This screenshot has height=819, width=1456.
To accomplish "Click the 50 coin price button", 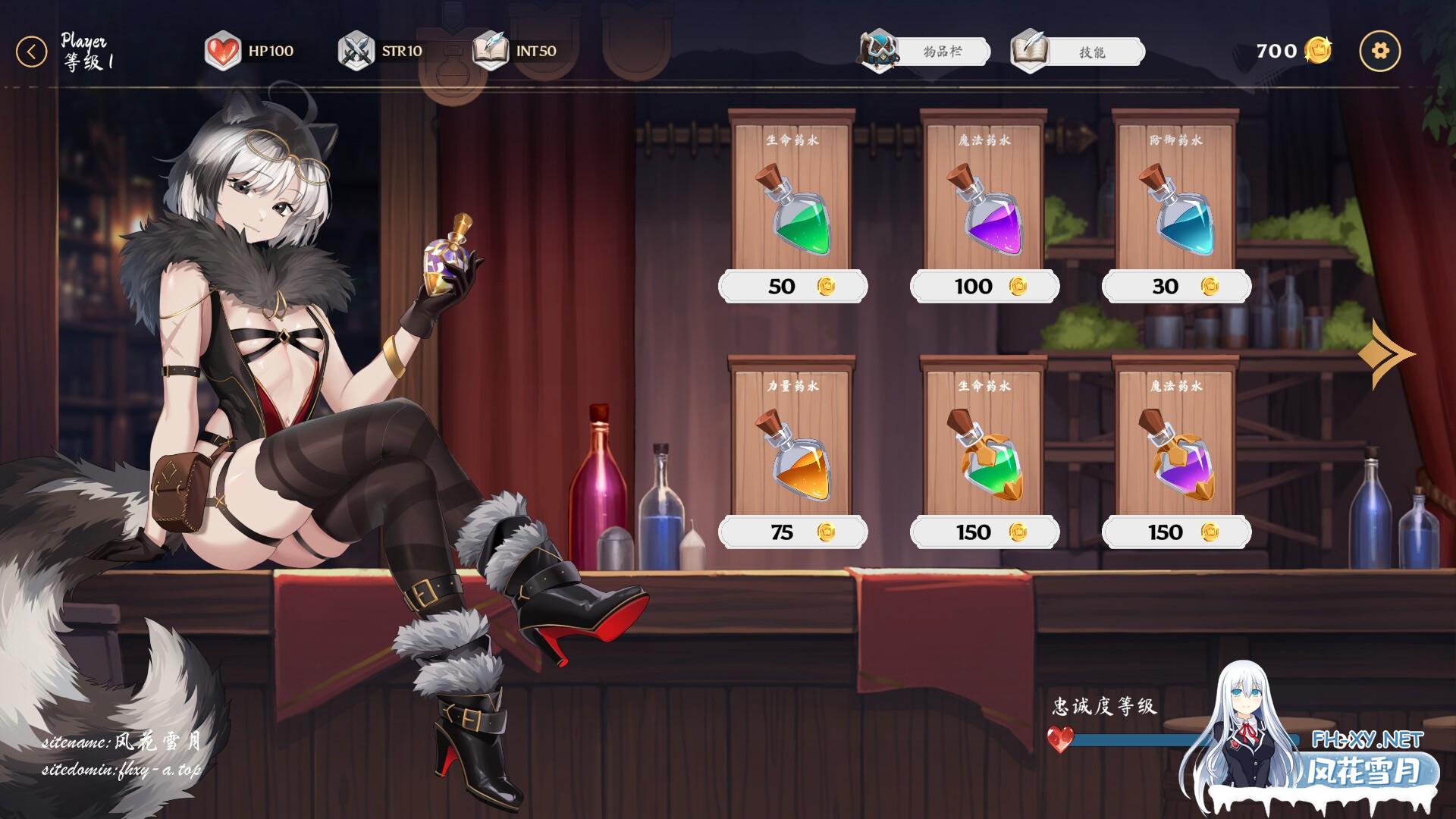I will (792, 287).
